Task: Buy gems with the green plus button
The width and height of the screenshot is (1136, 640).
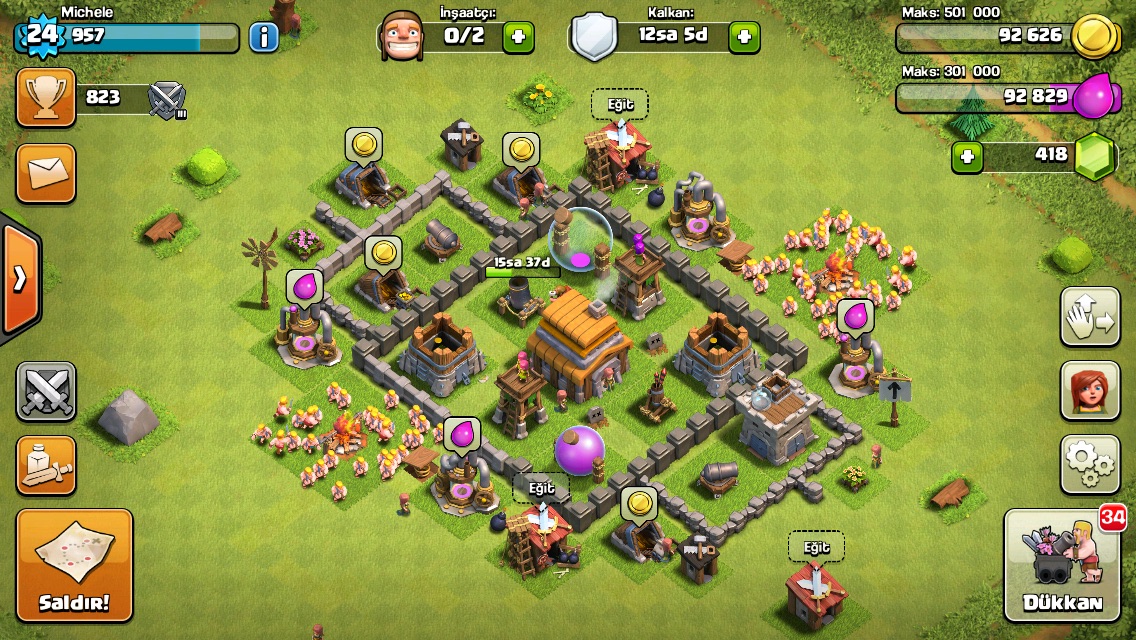Action: pos(967,157)
